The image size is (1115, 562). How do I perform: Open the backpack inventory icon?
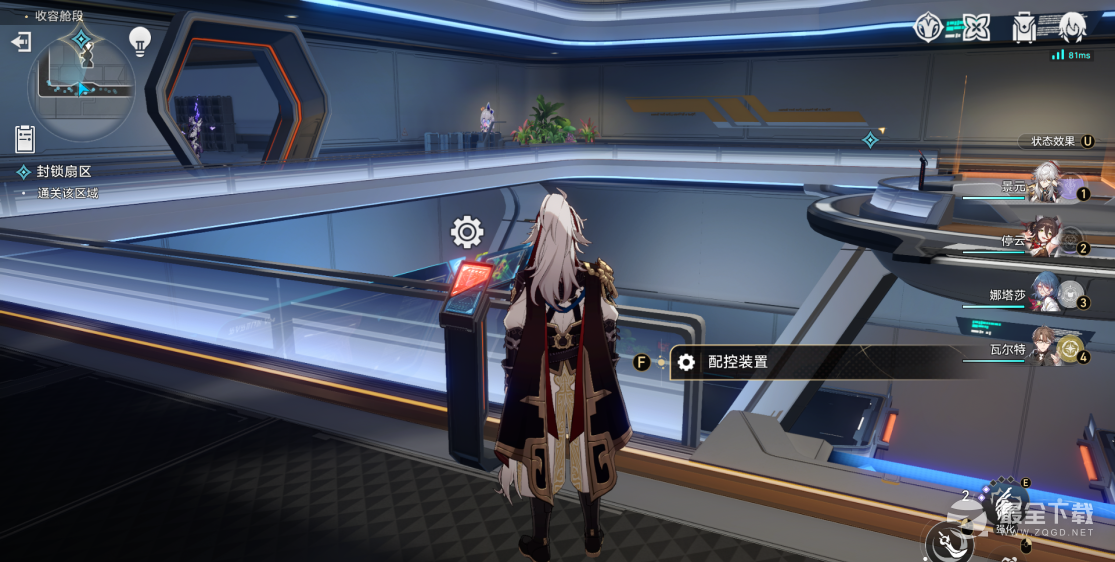pyautogui.click(x=1024, y=27)
